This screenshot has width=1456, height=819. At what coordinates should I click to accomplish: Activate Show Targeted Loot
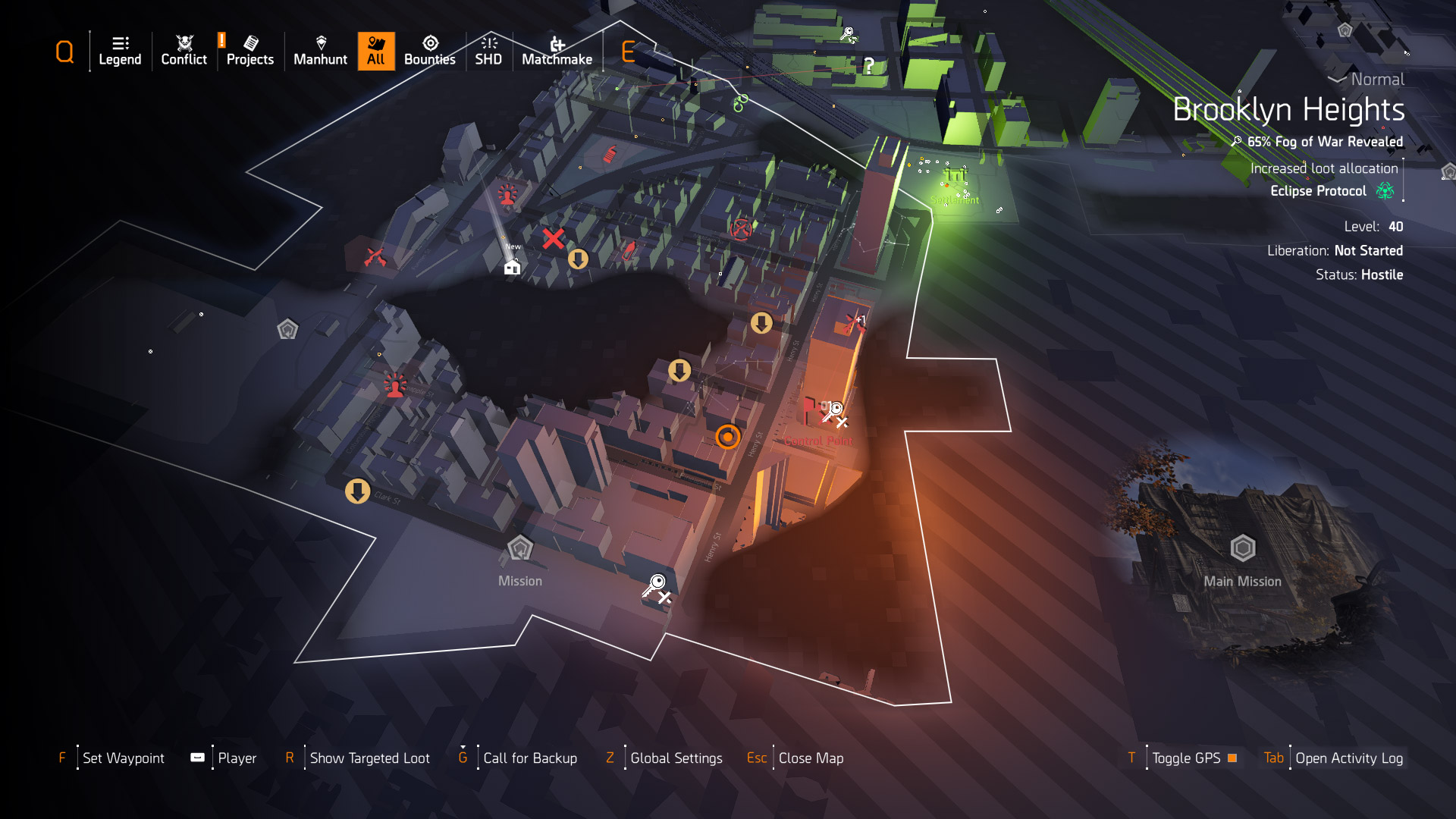pyautogui.click(x=369, y=758)
